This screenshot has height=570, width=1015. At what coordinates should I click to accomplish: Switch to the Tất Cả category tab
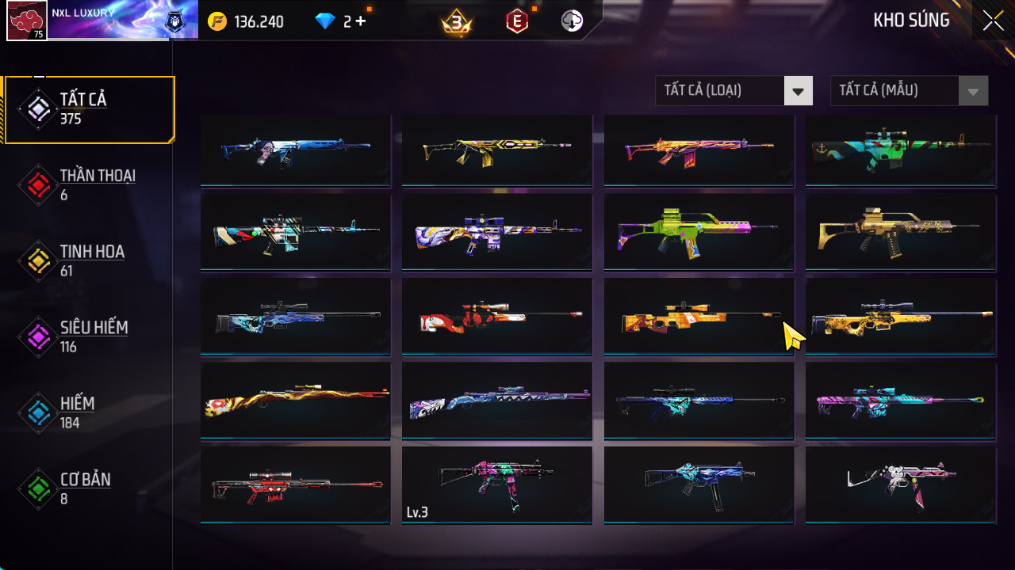pos(88,109)
